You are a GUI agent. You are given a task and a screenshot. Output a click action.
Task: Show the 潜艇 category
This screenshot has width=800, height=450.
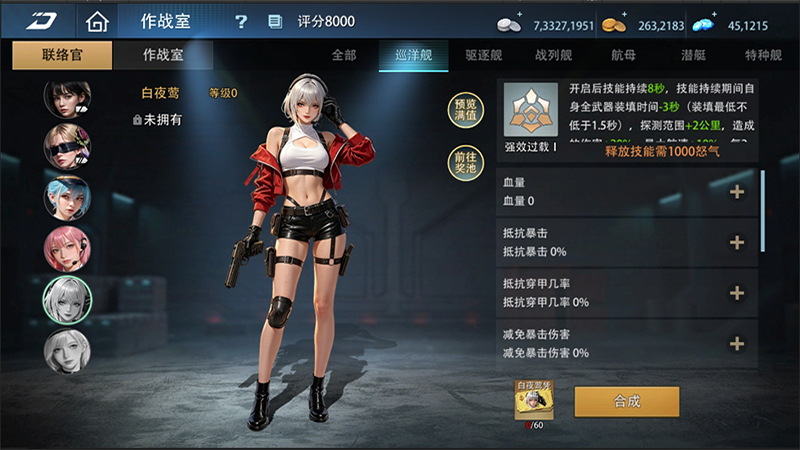tap(691, 56)
